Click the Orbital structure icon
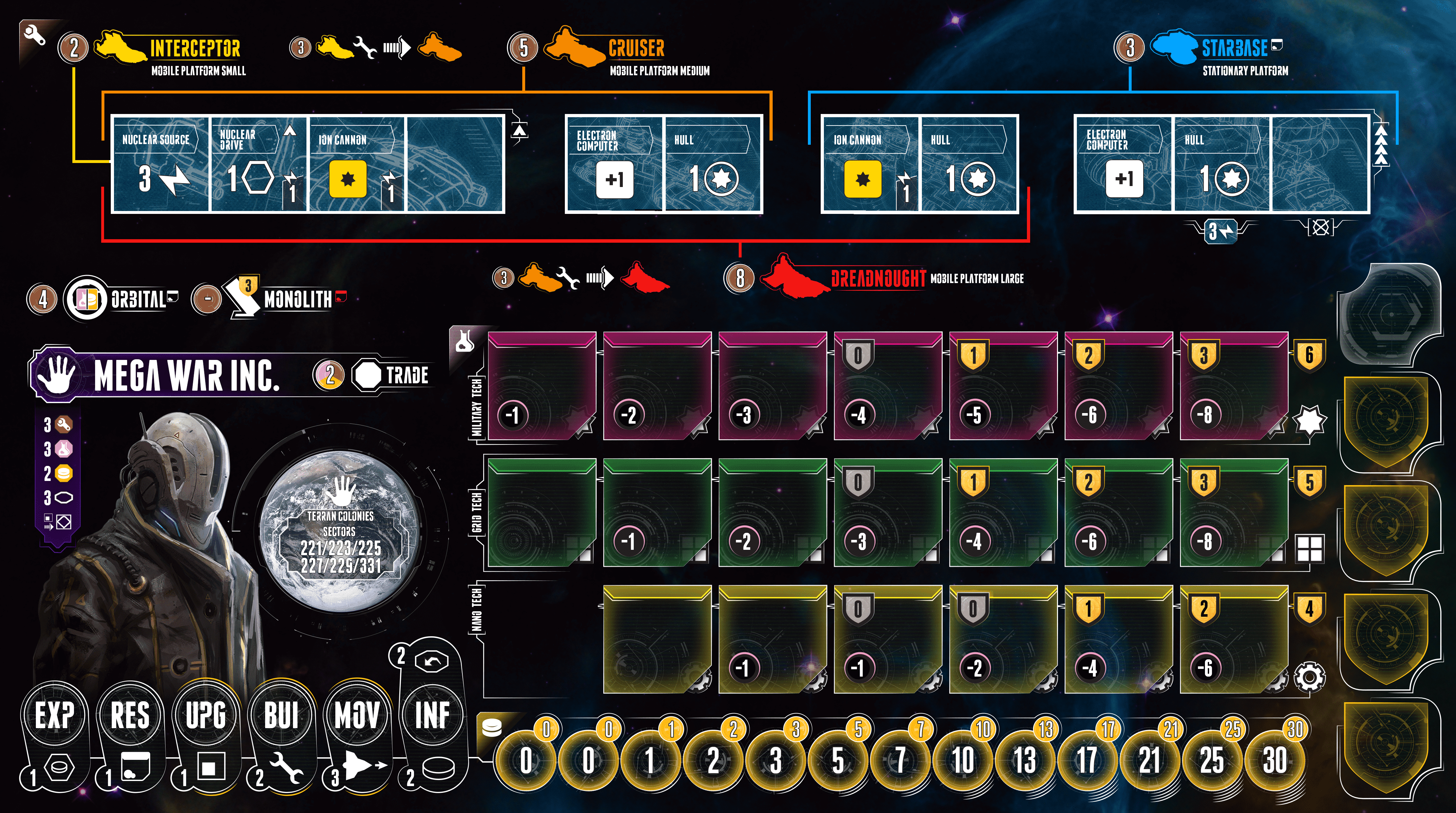The width and height of the screenshot is (1456, 813). click(x=86, y=298)
